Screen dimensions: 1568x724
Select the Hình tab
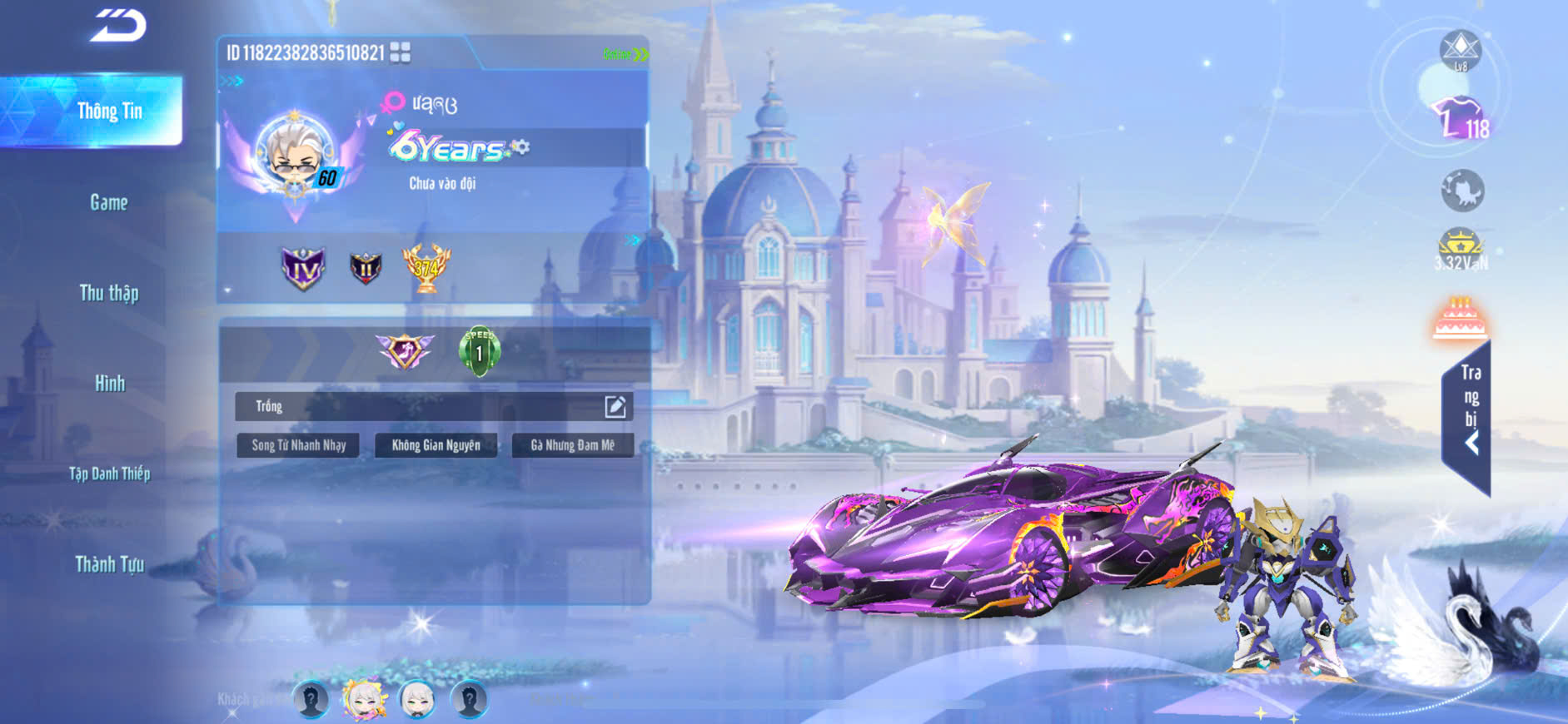109,384
